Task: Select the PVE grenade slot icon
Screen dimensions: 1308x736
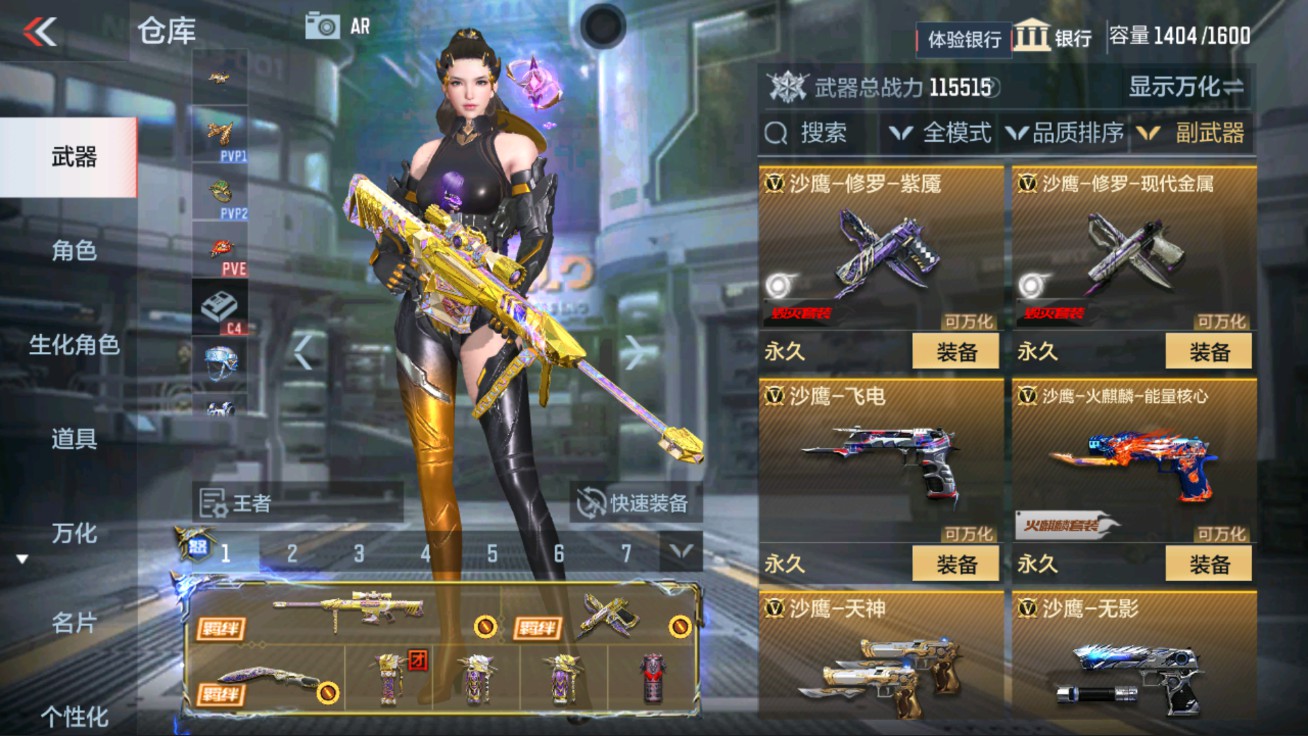Action: [222, 251]
